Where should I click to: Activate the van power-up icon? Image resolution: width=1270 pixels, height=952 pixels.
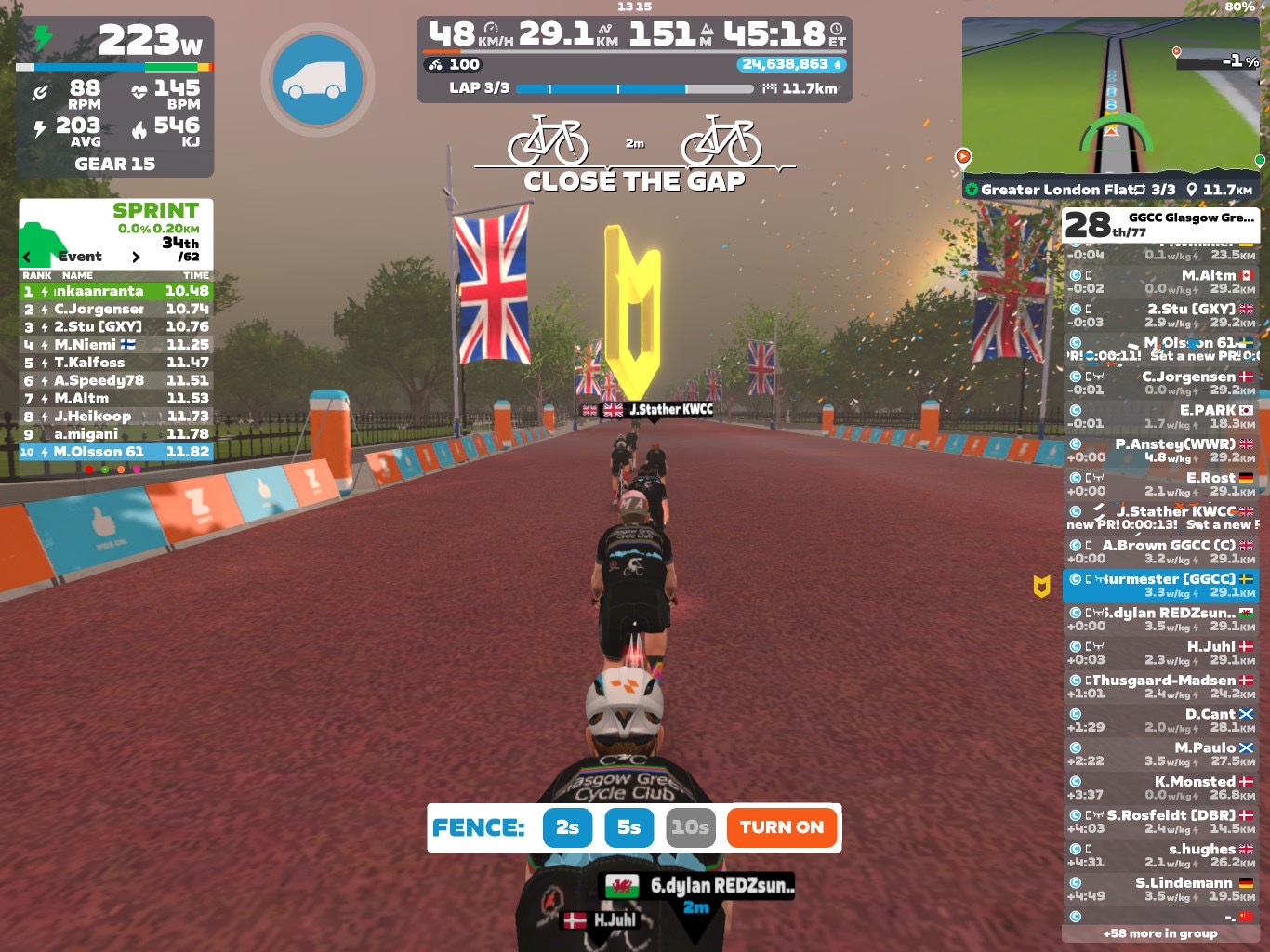click(318, 80)
